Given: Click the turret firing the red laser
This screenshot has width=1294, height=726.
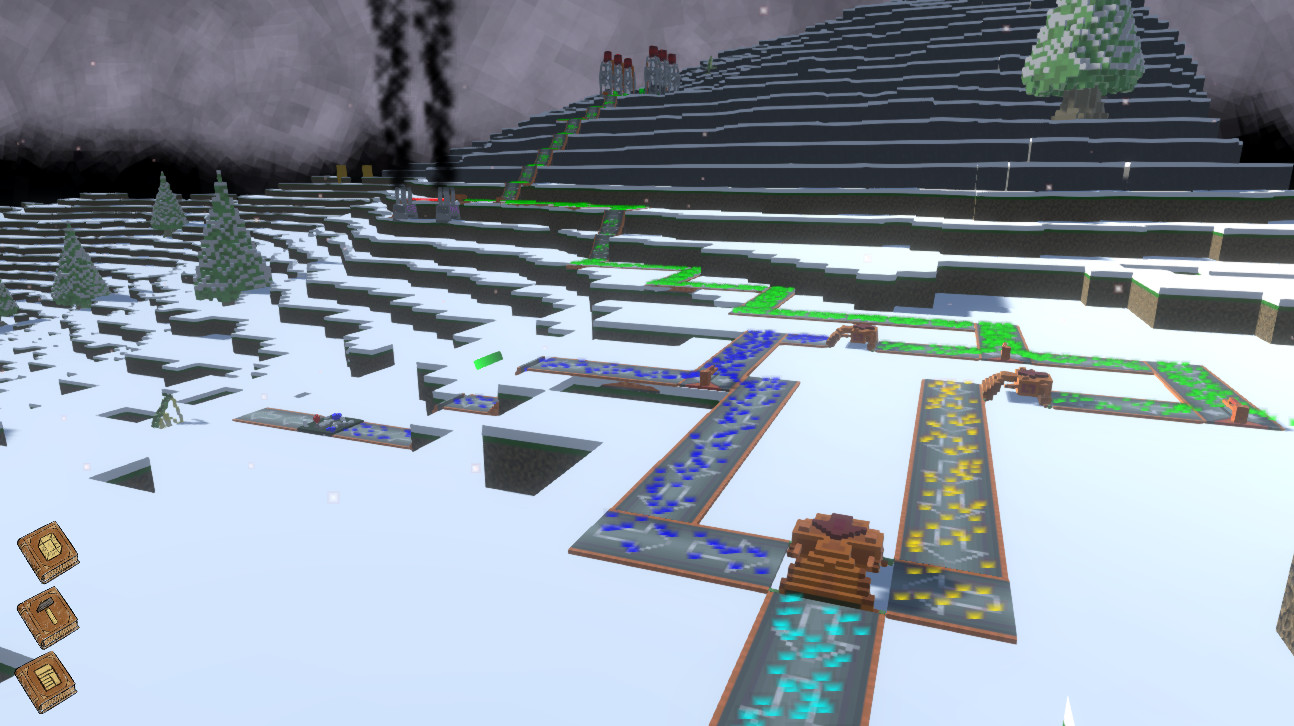Looking at the screenshot, I should [x=403, y=203].
